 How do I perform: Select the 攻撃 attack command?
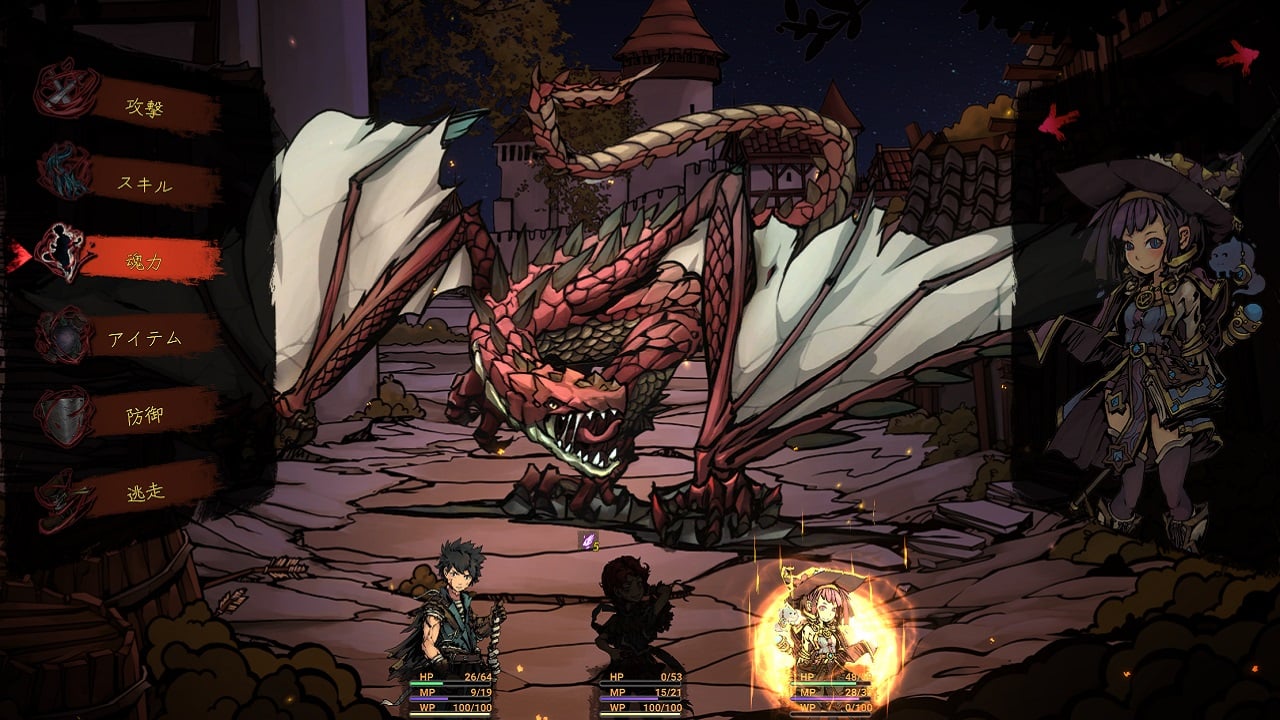click(x=145, y=108)
